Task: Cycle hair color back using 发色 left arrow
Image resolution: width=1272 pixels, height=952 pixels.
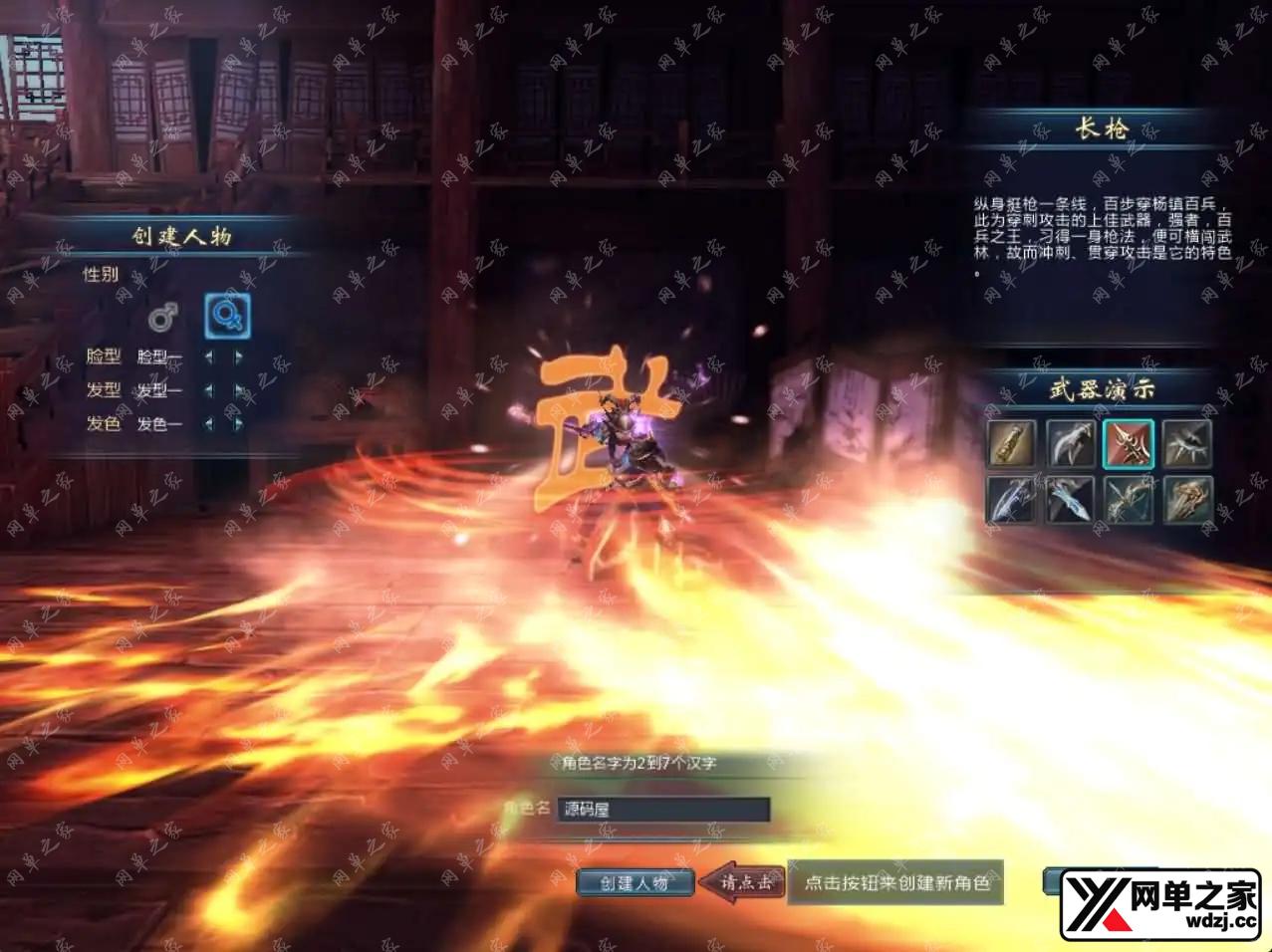Action: (209, 424)
